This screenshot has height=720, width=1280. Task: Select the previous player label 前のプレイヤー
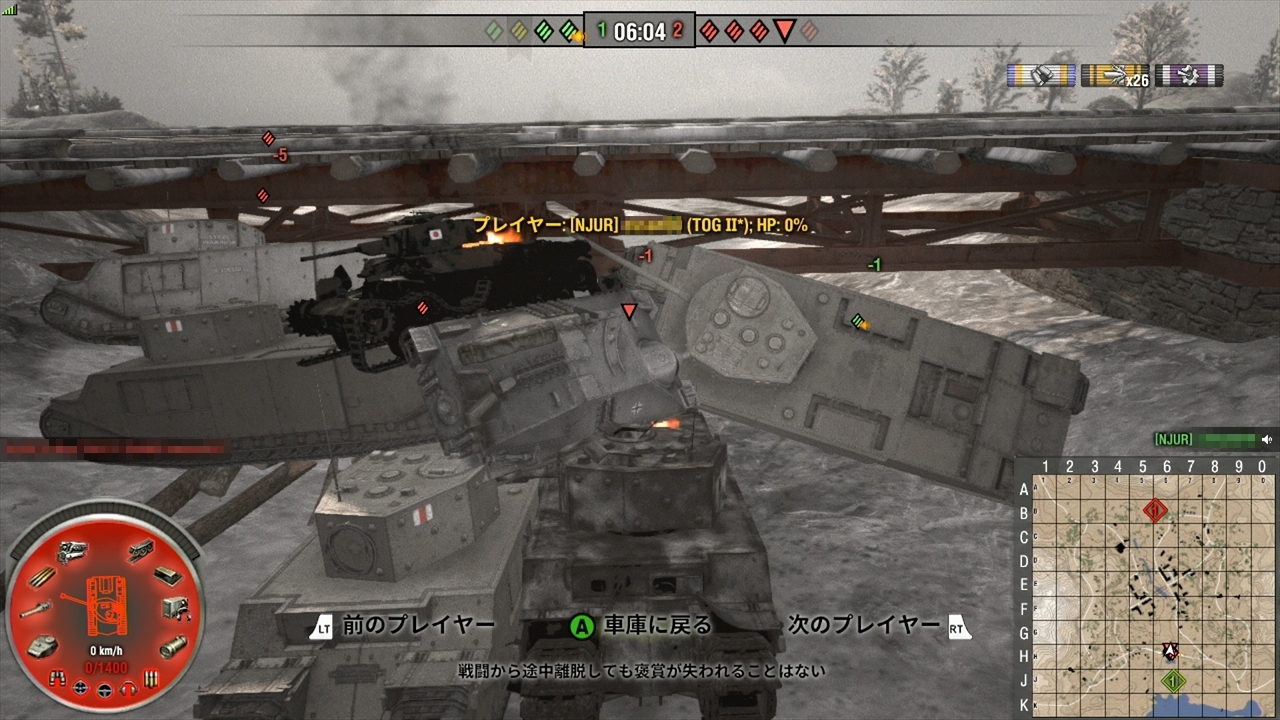coord(418,626)
